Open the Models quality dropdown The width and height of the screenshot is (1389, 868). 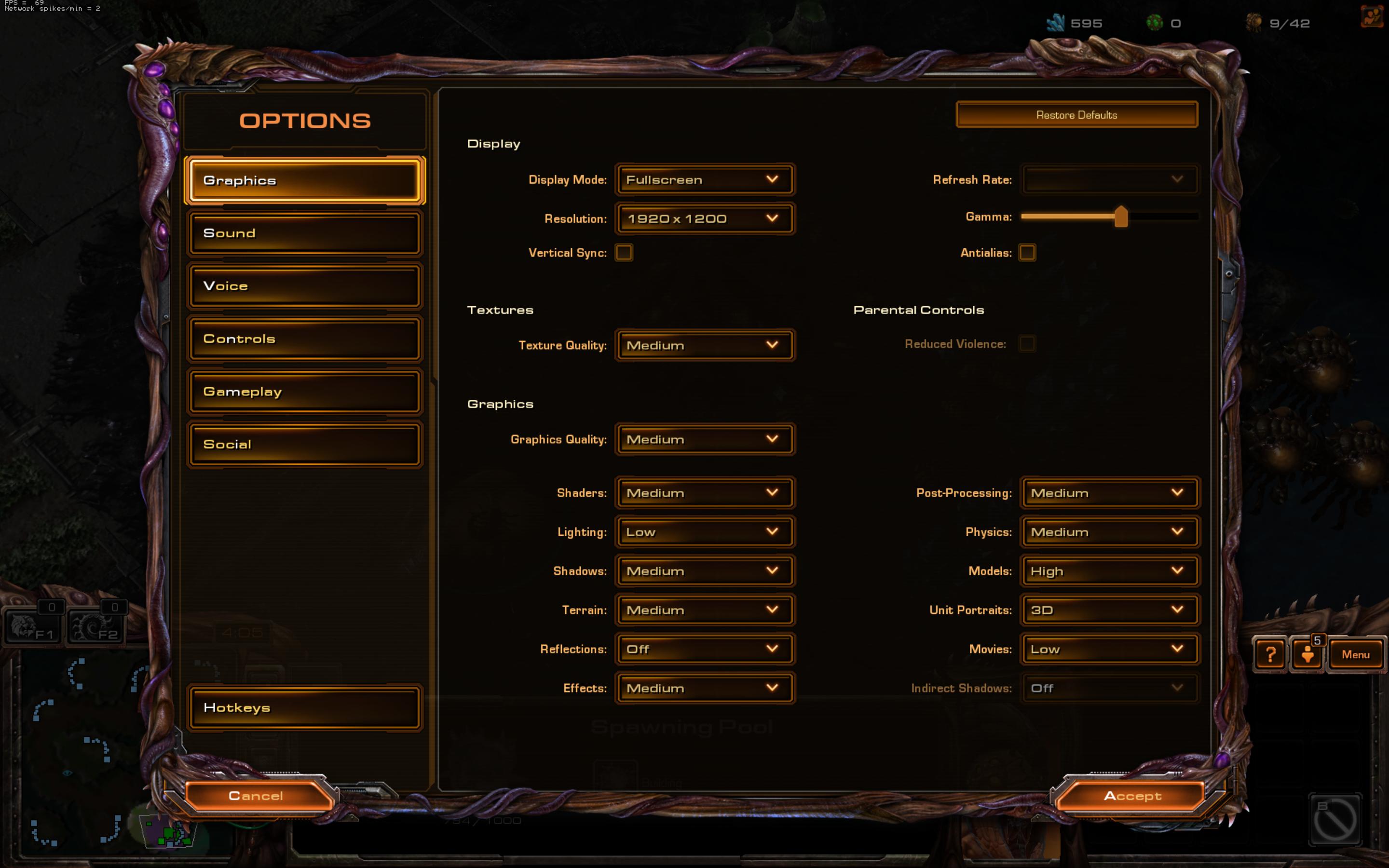[1109, 571]
